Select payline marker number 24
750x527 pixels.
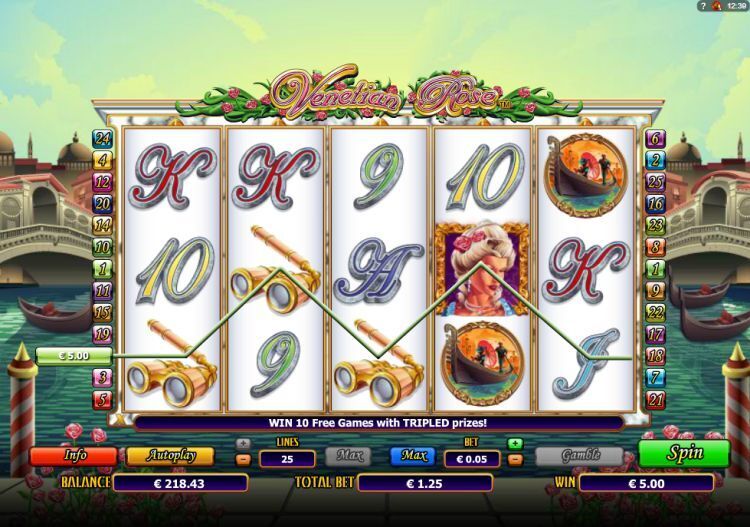pyautogui.click(x=102, y=138)
